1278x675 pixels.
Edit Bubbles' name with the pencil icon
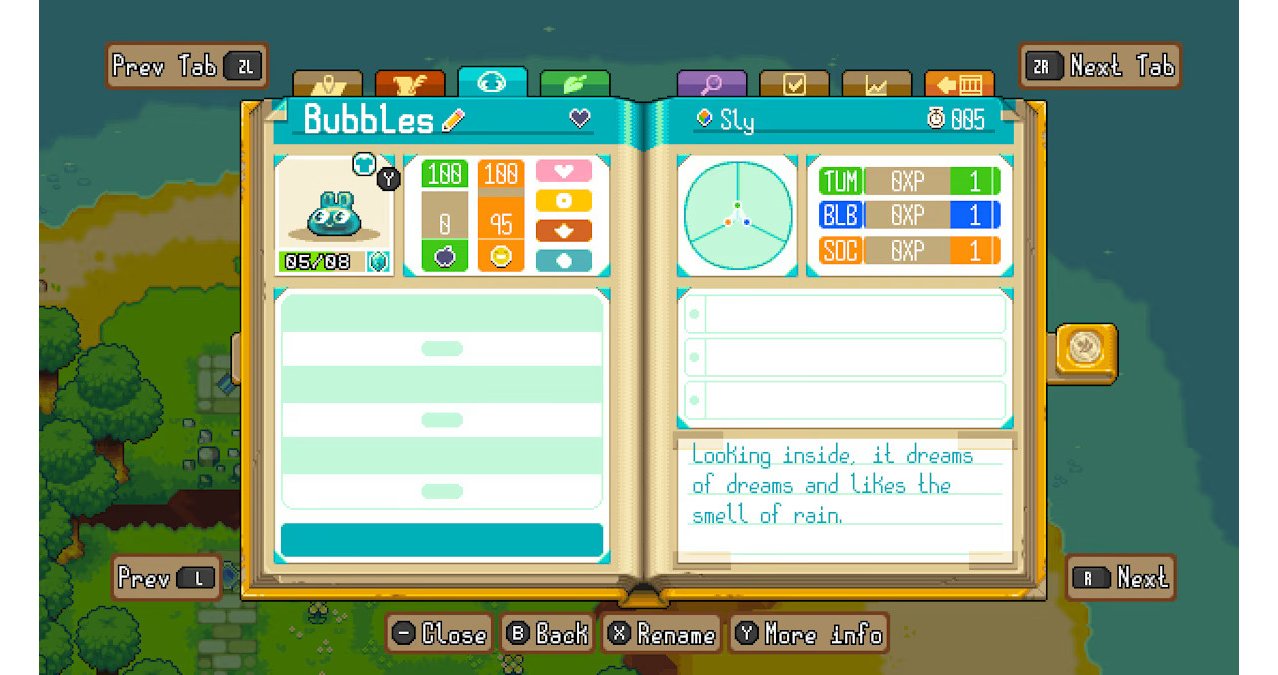453,120
